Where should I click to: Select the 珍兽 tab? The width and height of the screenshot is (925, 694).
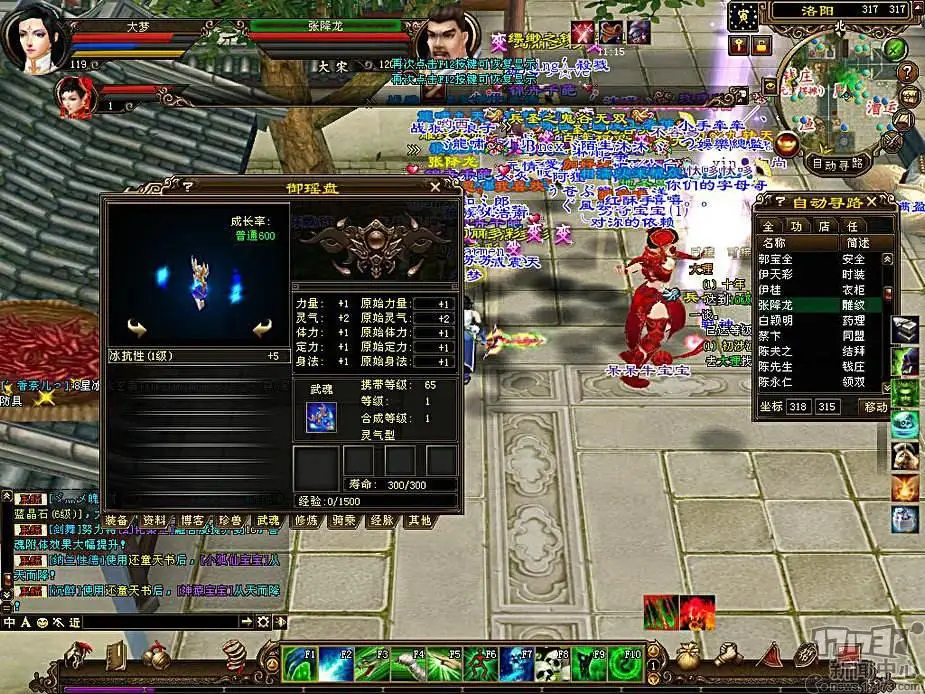pos(229,521)
